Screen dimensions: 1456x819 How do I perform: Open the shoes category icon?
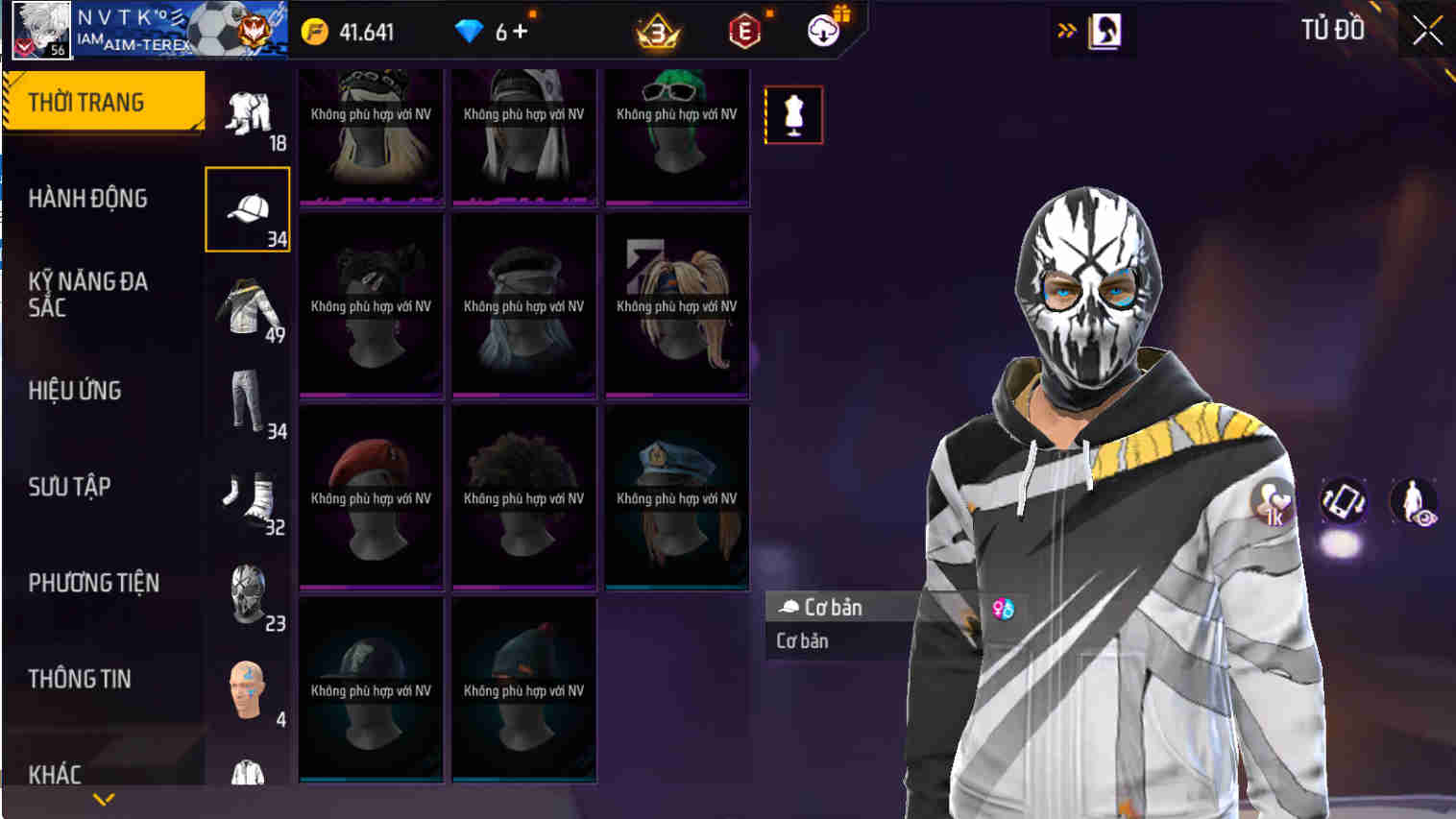click(x=246, y=497)
